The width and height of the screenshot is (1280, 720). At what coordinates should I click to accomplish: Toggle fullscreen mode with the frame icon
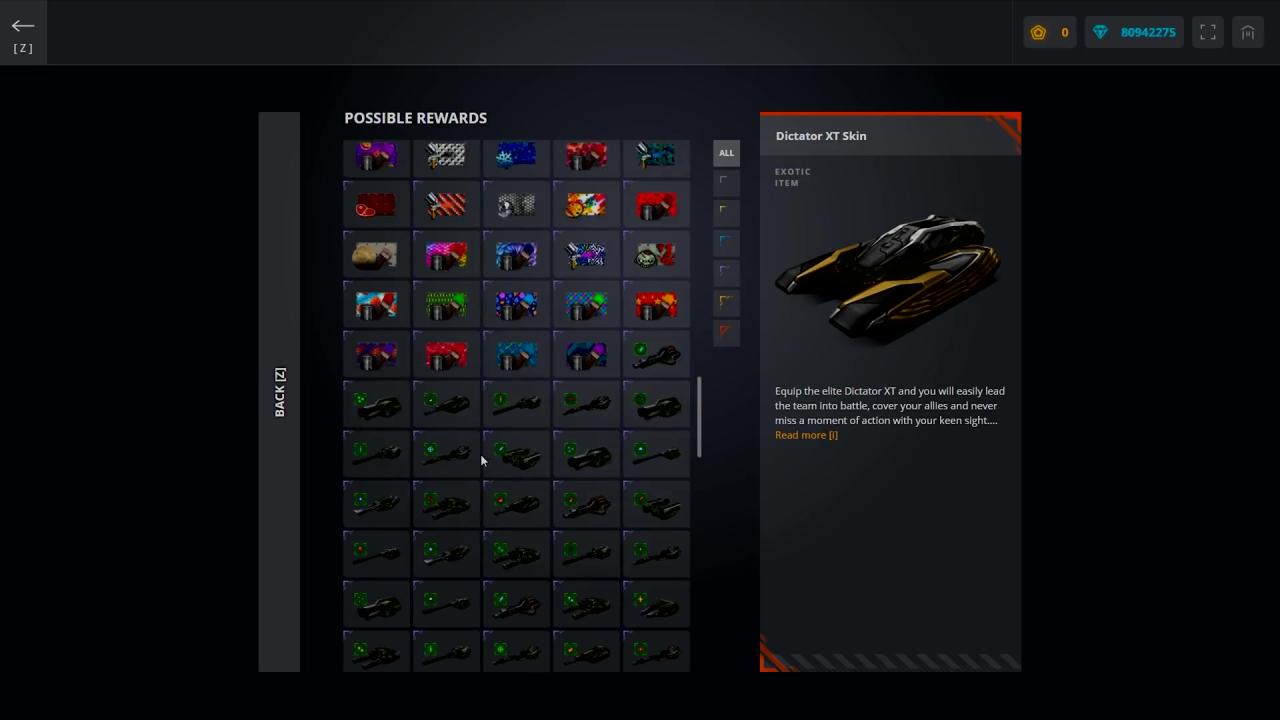pyautogui.click(x=1208, y=33)
